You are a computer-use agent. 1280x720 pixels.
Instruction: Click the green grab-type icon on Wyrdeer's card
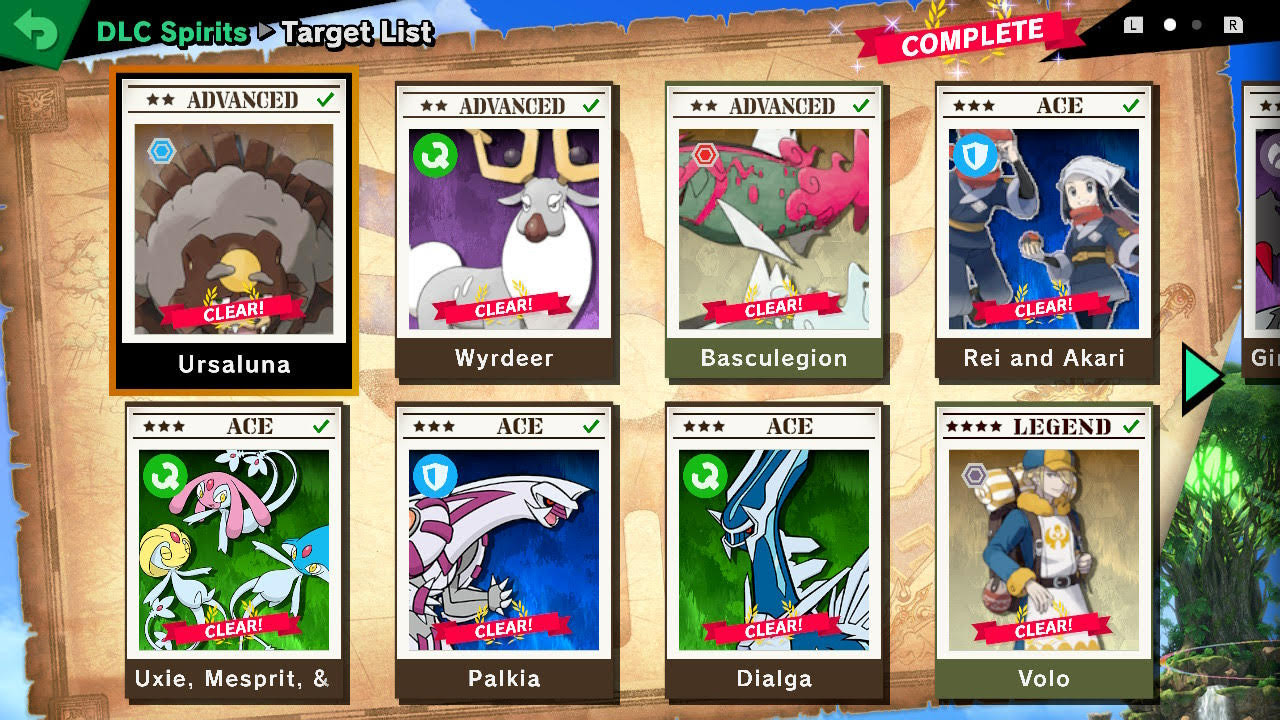tap(434, 156)
